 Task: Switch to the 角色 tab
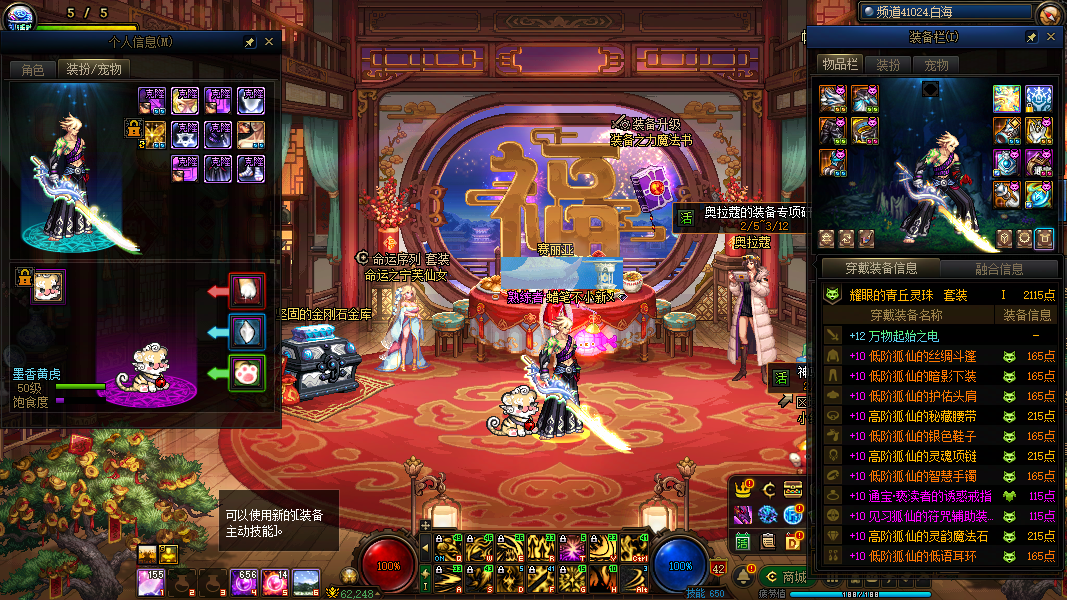click(33, 70)
